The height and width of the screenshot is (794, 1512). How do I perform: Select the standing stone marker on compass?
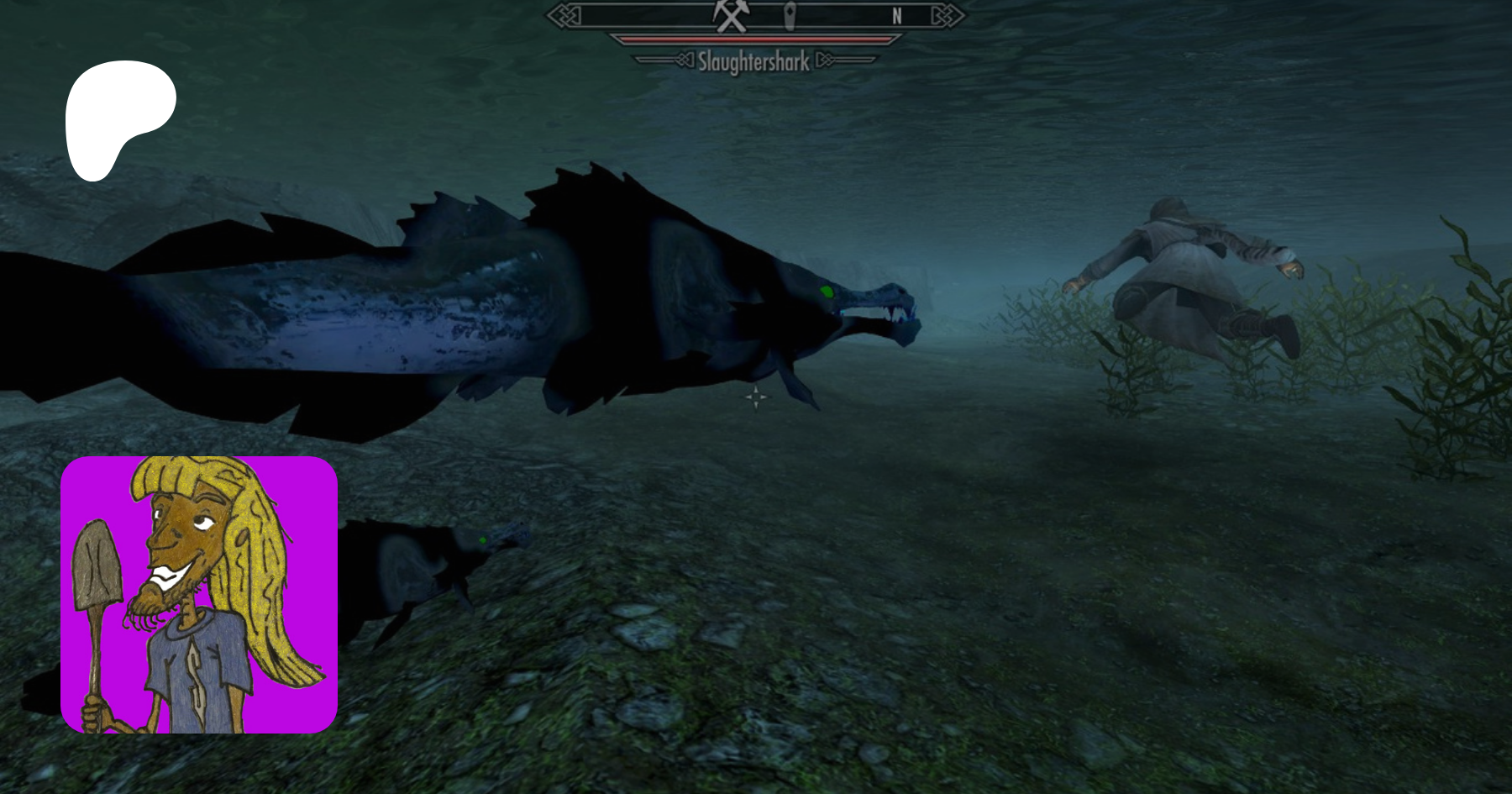790,16
